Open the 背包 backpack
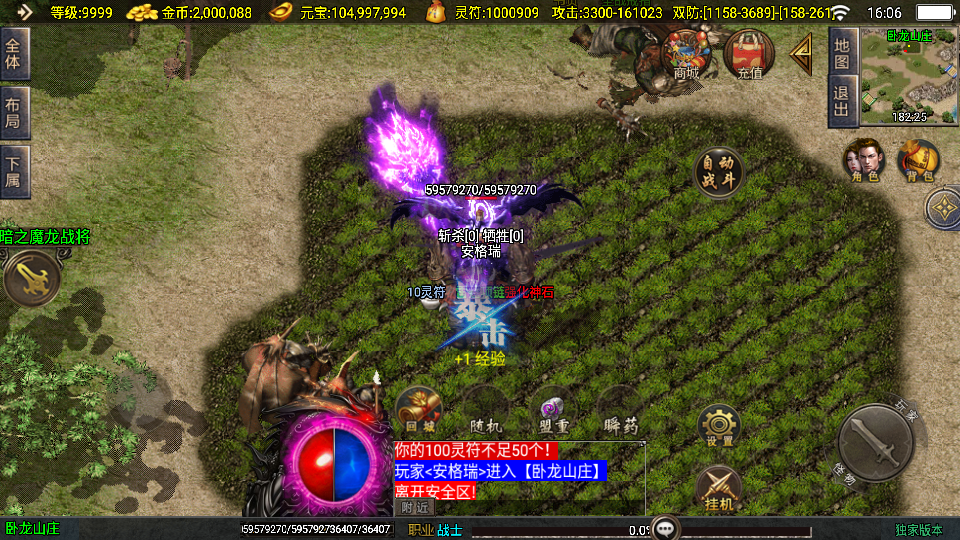The width and height of the screenshot is (960, 540). (x=918, y=160)
